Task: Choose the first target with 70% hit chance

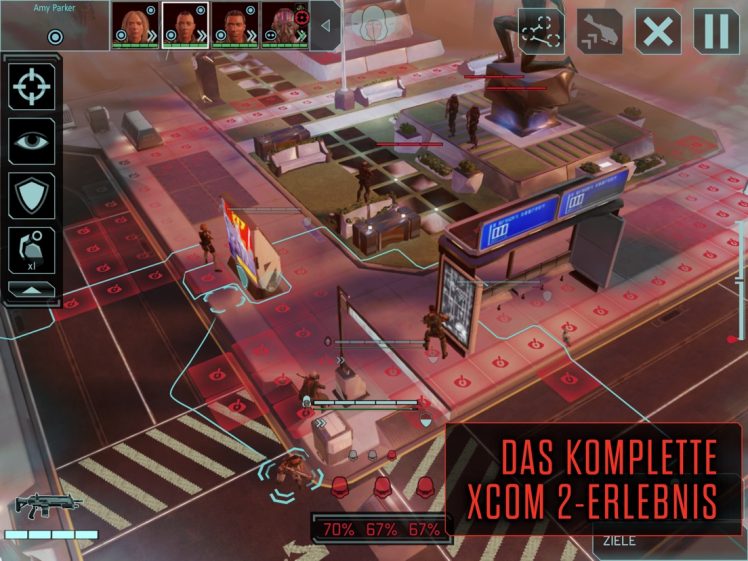Action: 340,529
